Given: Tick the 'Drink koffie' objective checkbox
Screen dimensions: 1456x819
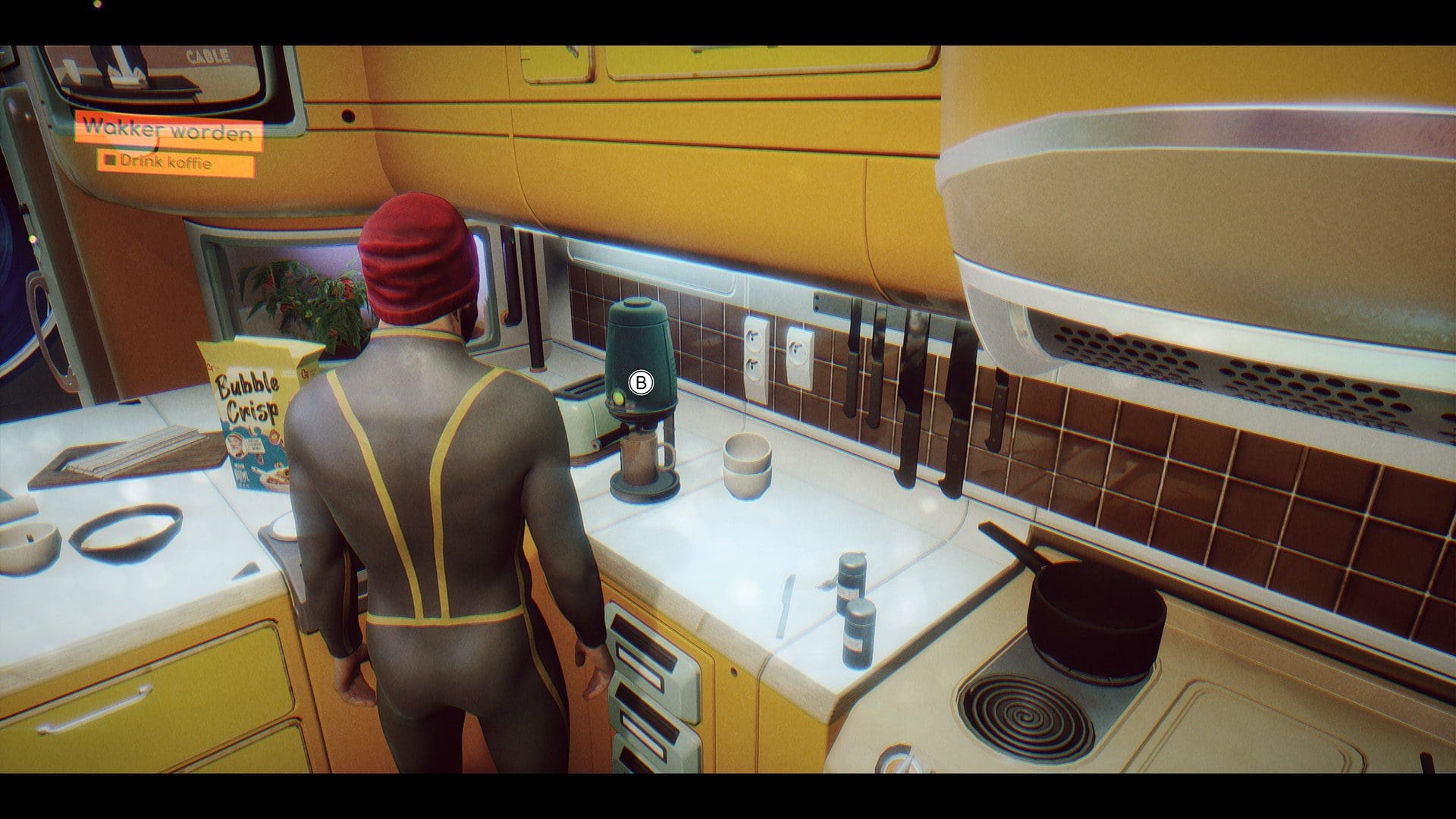Looking at the screenshot, I should [111, 161].
